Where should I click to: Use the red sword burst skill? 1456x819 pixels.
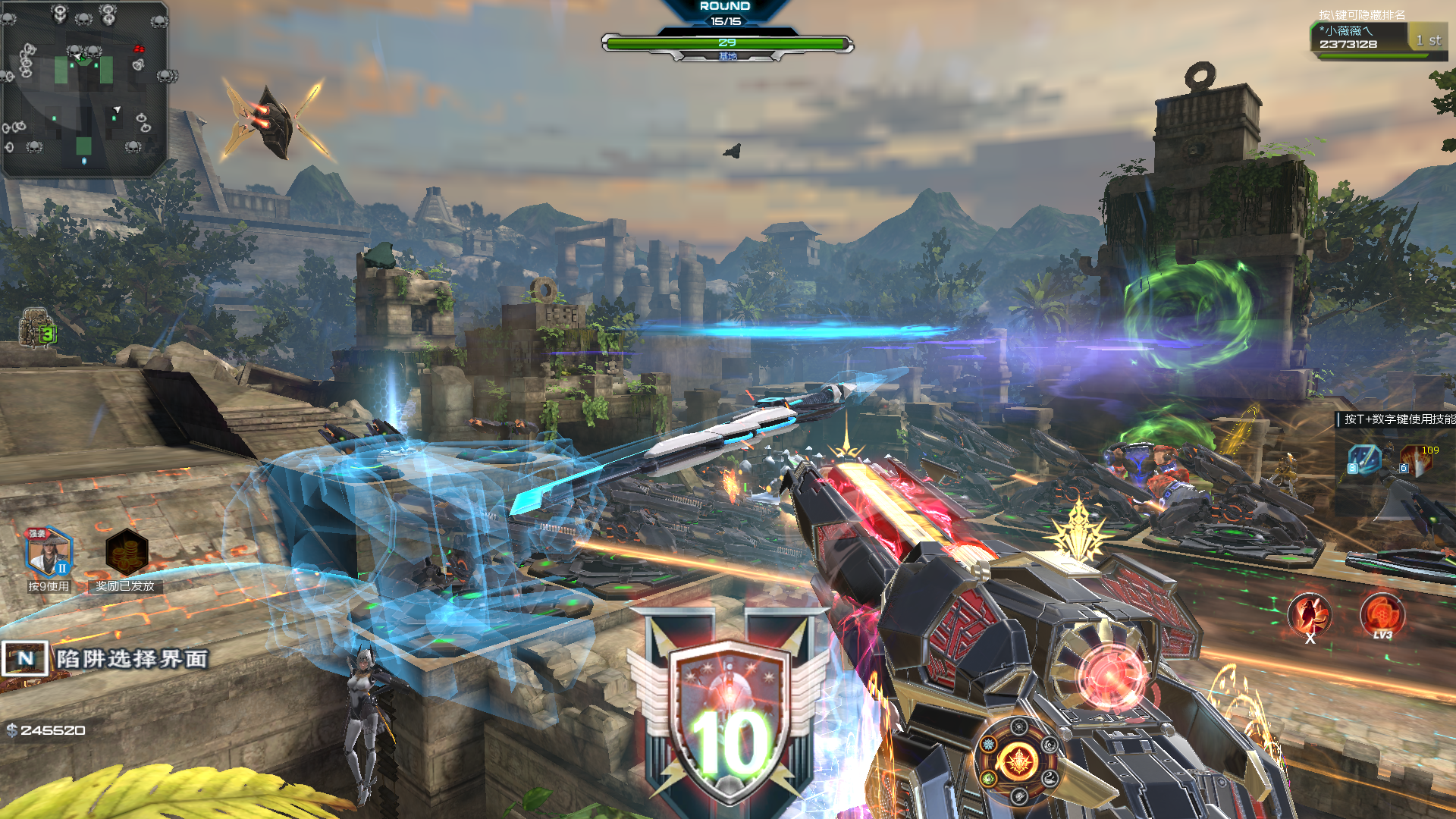click(x=1416, y=460)
